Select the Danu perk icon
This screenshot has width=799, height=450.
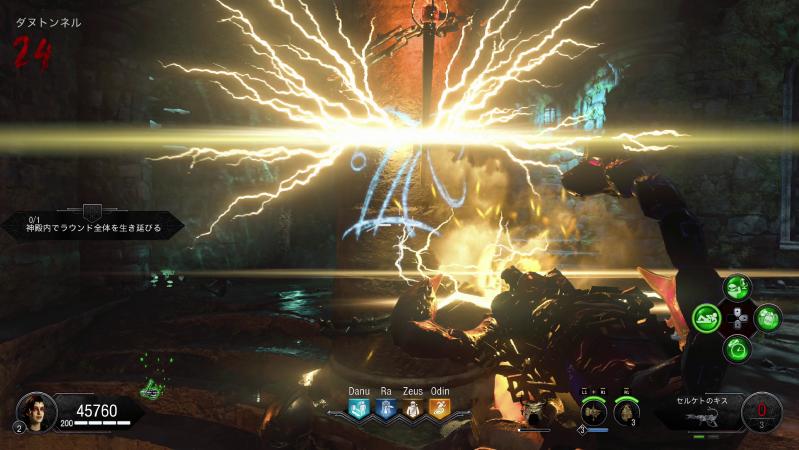[359, 408]
